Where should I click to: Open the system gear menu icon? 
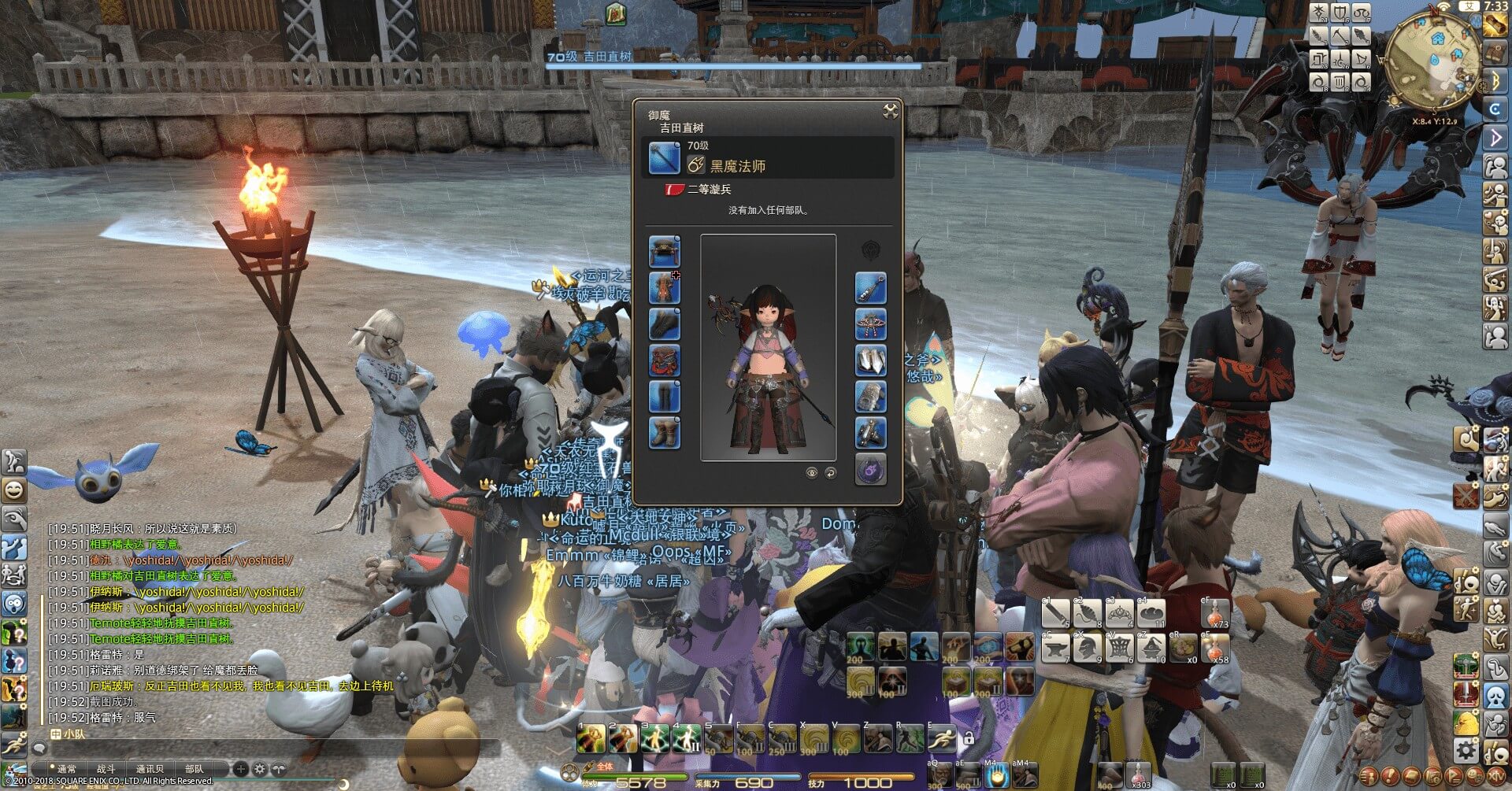pyautogui.click(x=1466, y=748)
